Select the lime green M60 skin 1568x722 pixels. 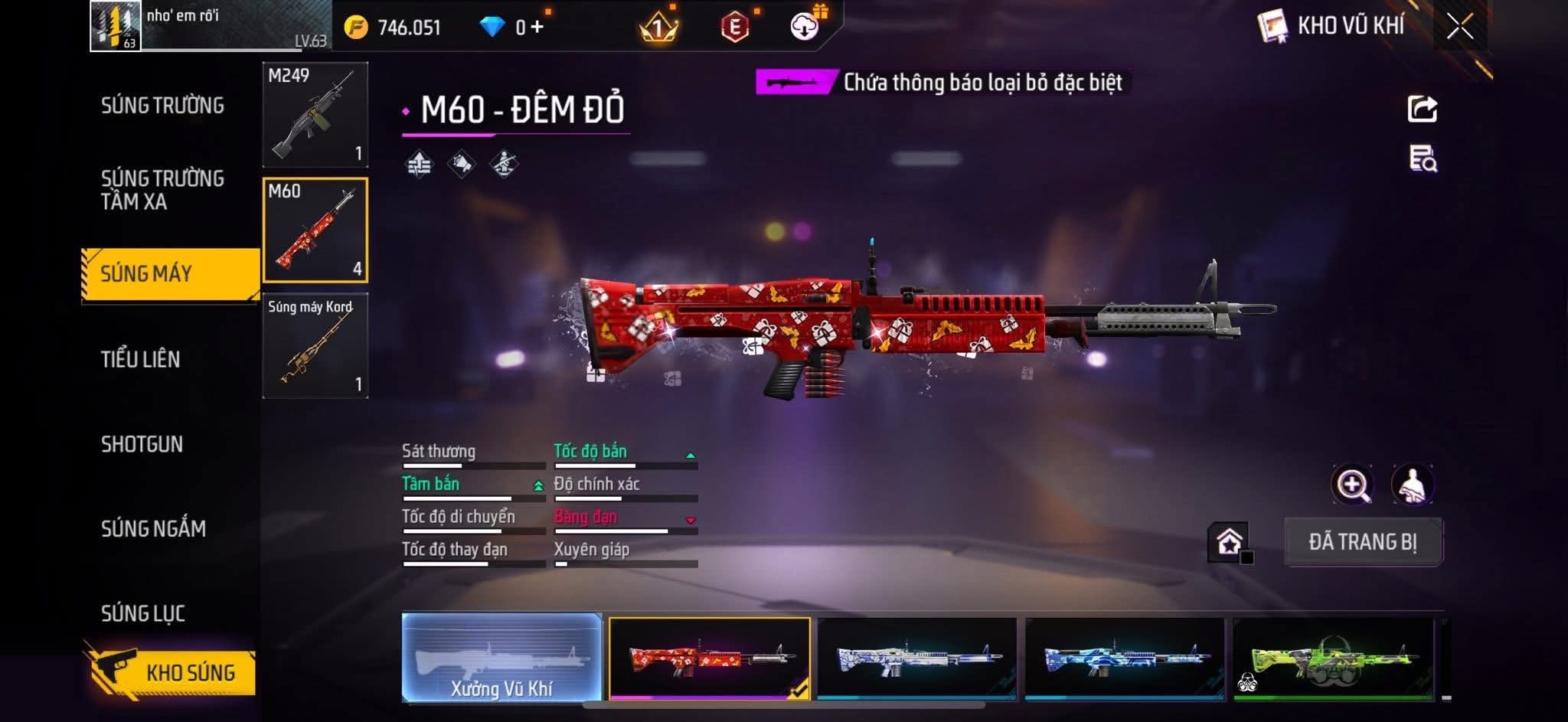point(1333,658)
